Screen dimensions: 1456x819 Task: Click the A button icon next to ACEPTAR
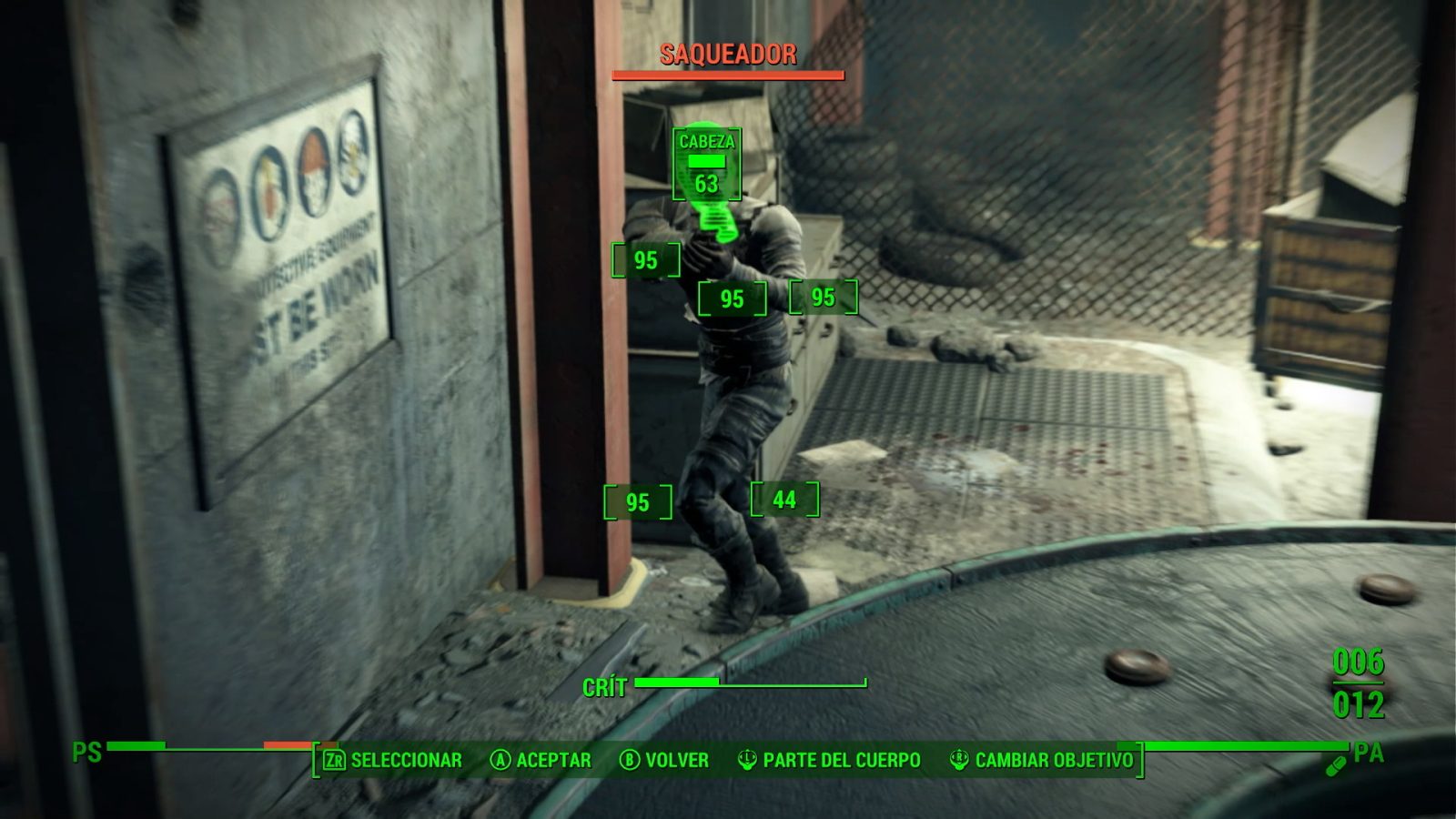(x=500, y=760)
